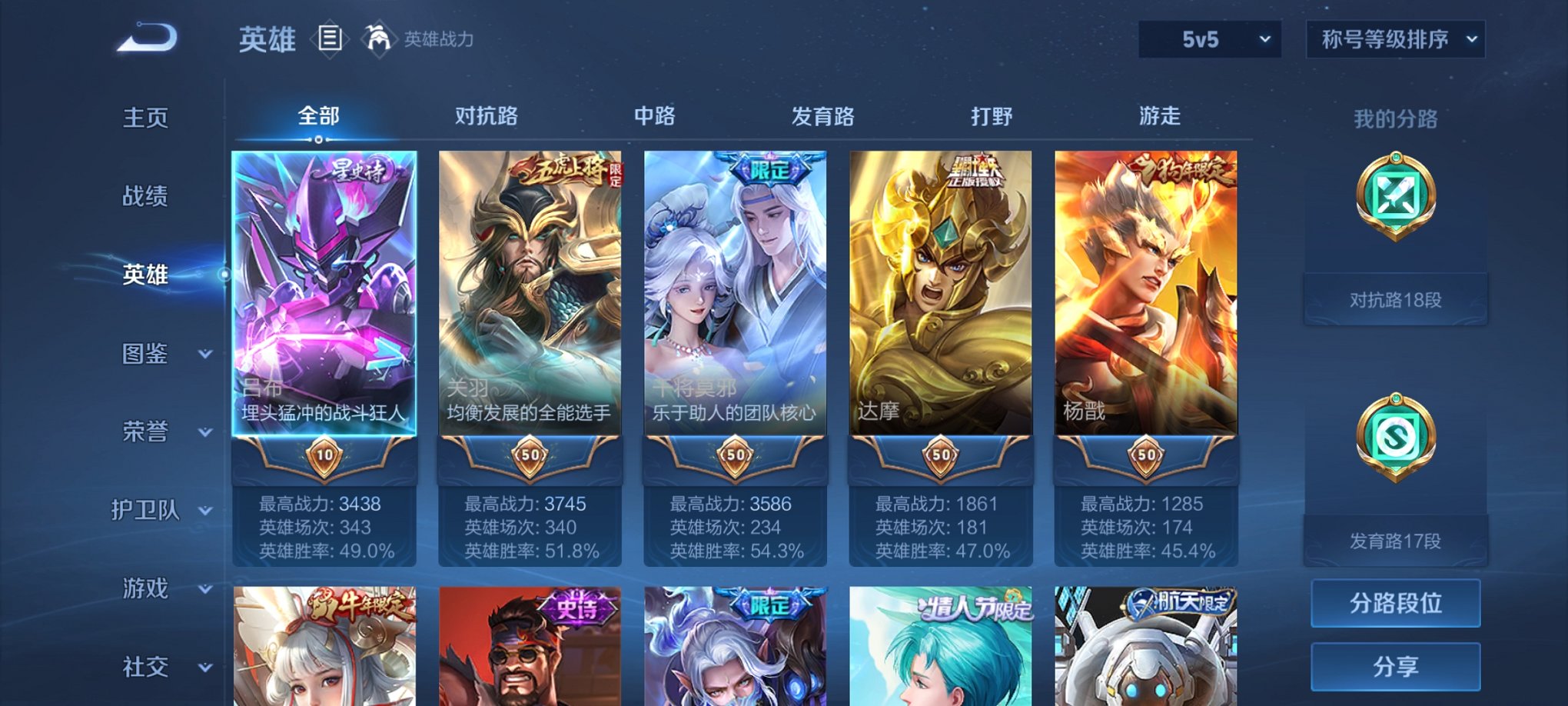Select the 全部 tab indicator dot
Screen dimensions: 1568x706
point(320,139)
